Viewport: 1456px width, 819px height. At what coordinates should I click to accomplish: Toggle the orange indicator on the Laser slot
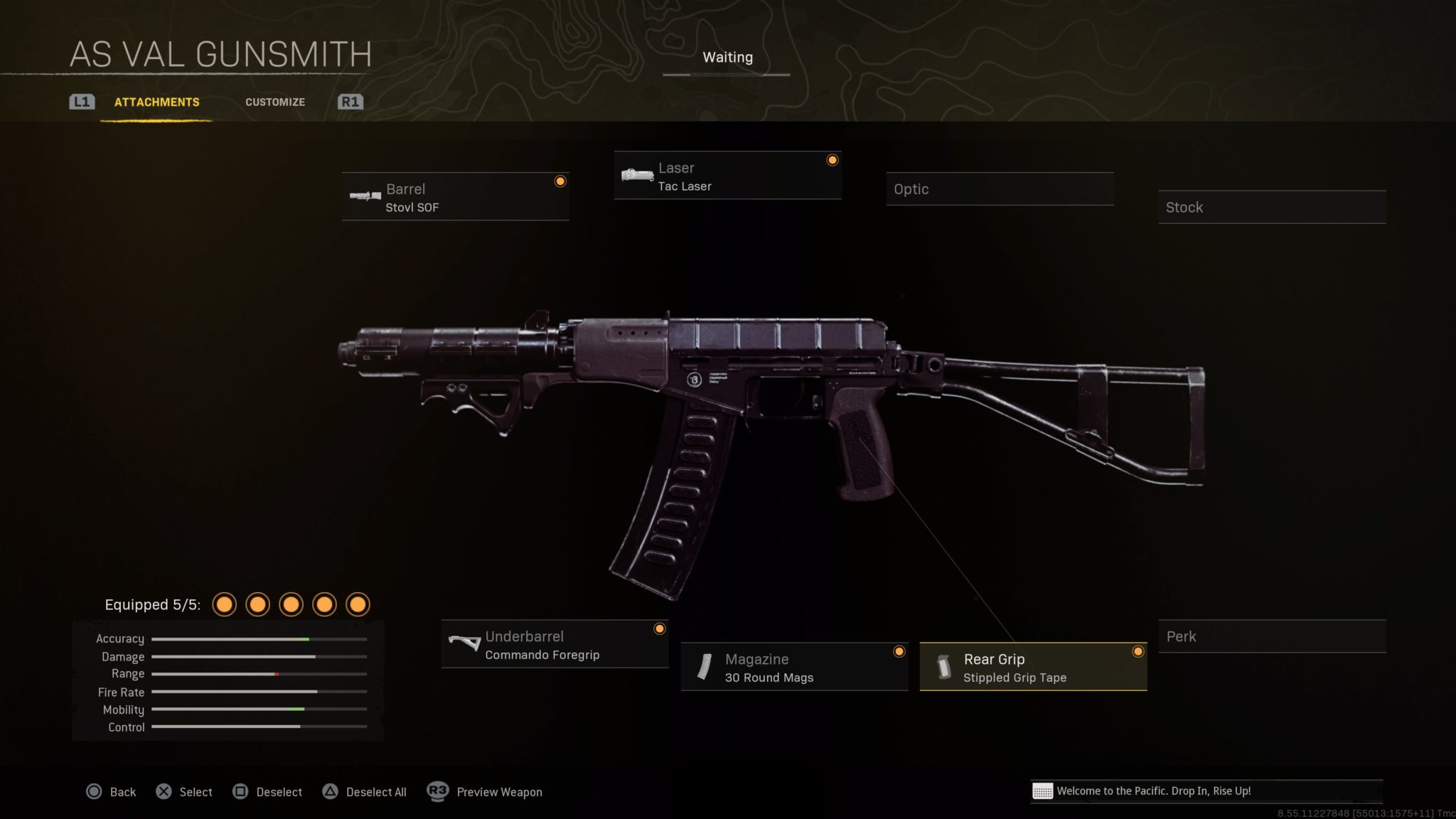click(832, 161)
